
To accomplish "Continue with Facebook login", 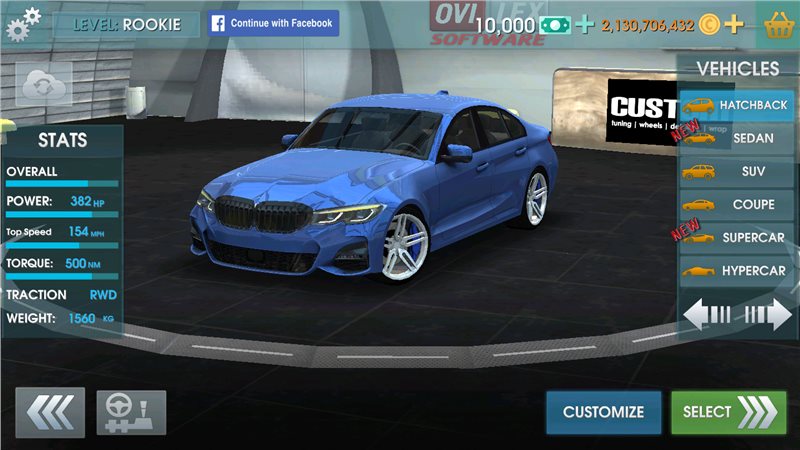I will pos(273,23).
